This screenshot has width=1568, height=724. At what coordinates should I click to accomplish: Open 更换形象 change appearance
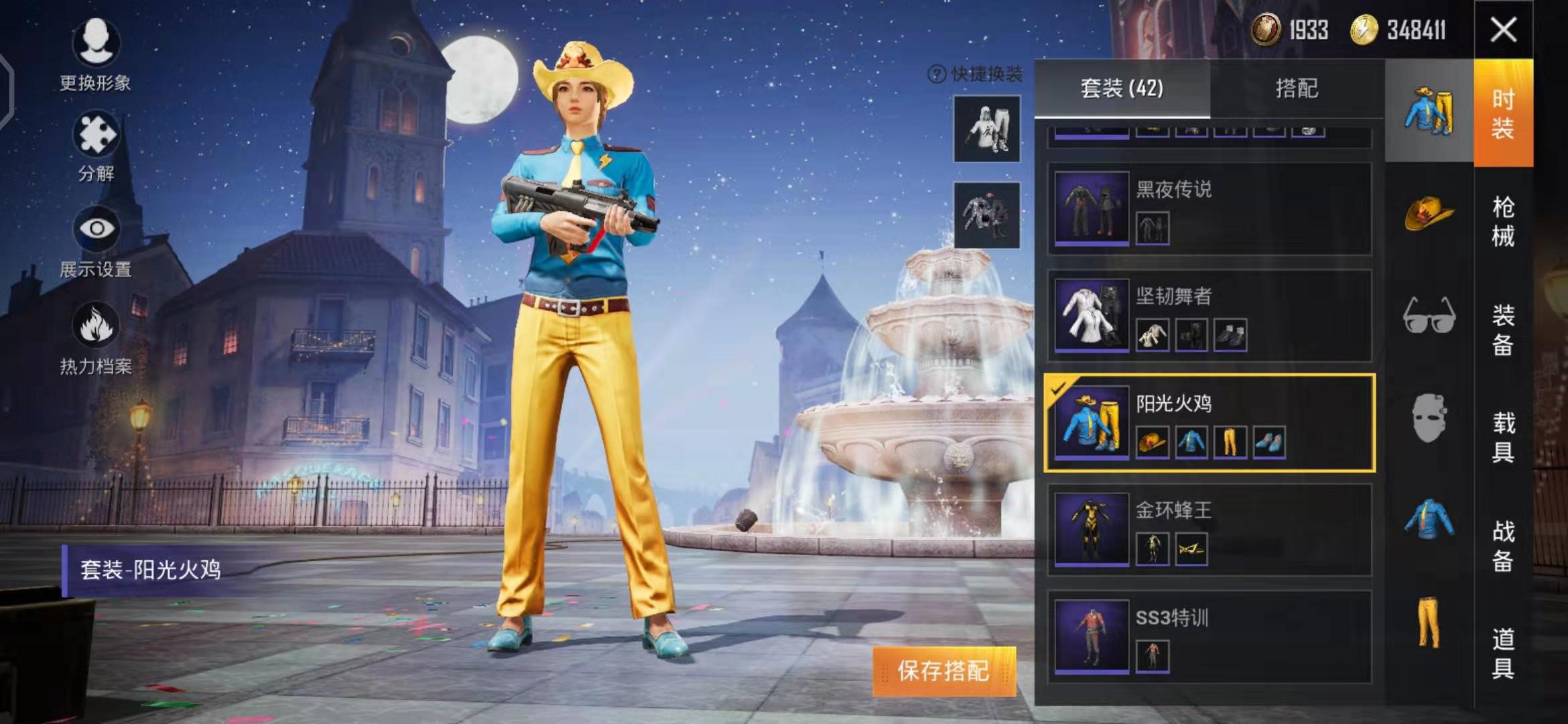[96, 55]
